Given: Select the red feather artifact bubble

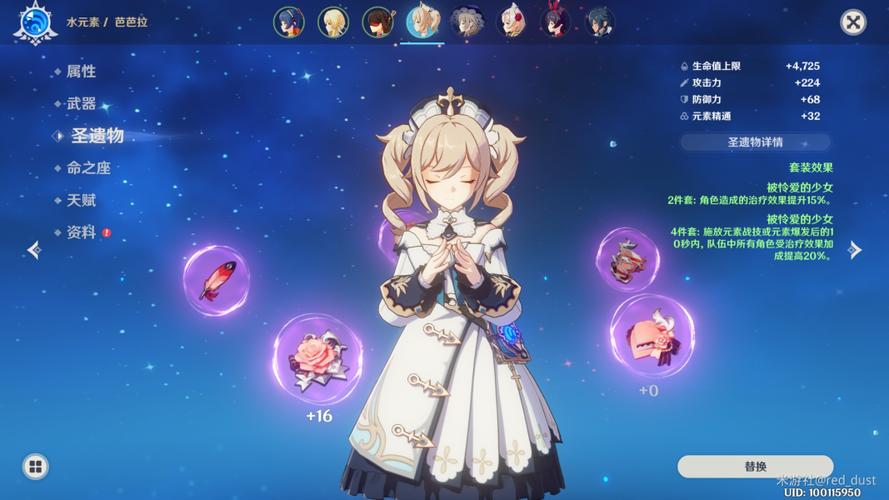Looking at the screenshot, I should pos(216,281).
